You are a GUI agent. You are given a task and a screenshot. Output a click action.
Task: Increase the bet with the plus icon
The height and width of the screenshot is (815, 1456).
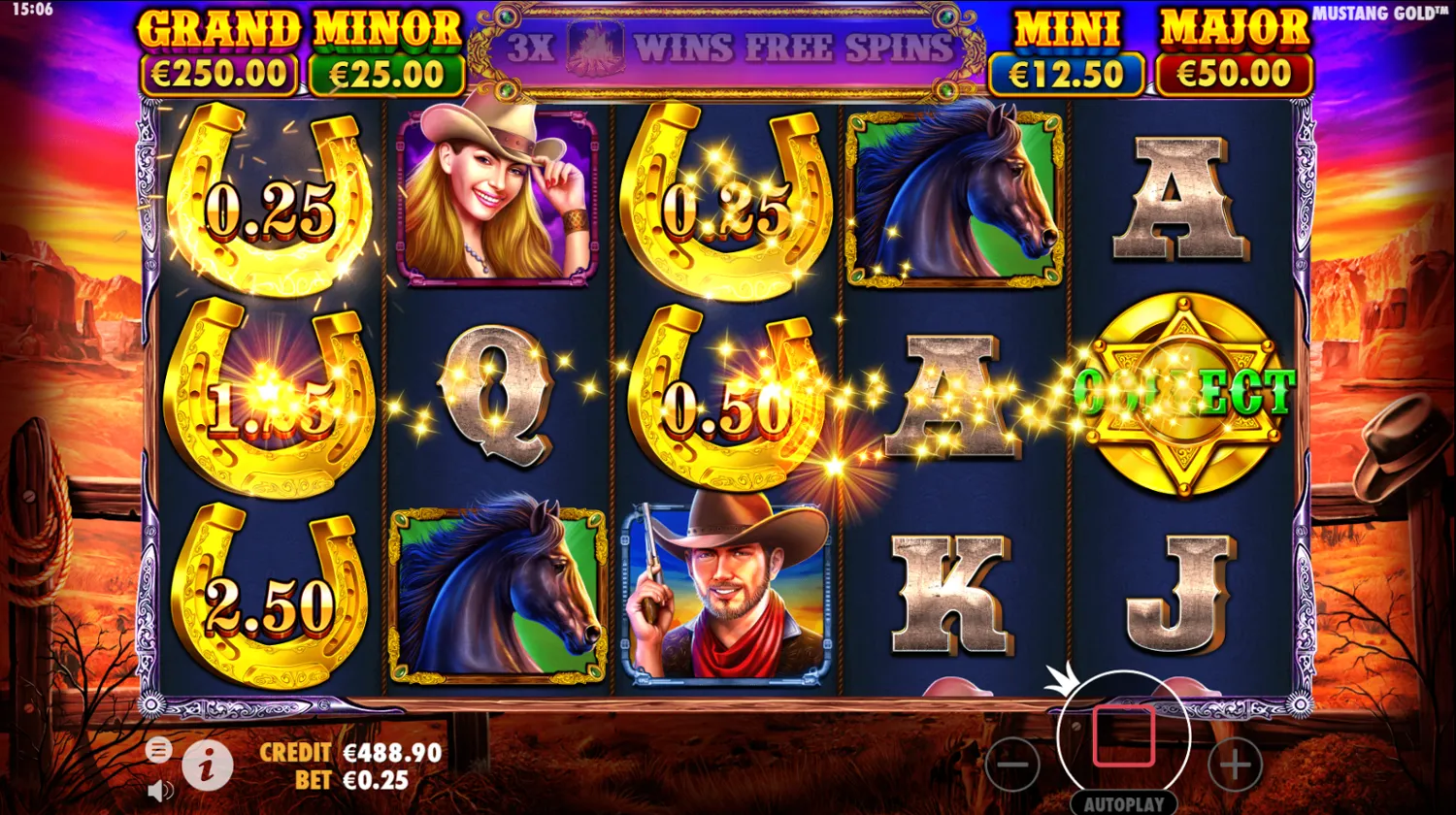[x=1234, y=766]
